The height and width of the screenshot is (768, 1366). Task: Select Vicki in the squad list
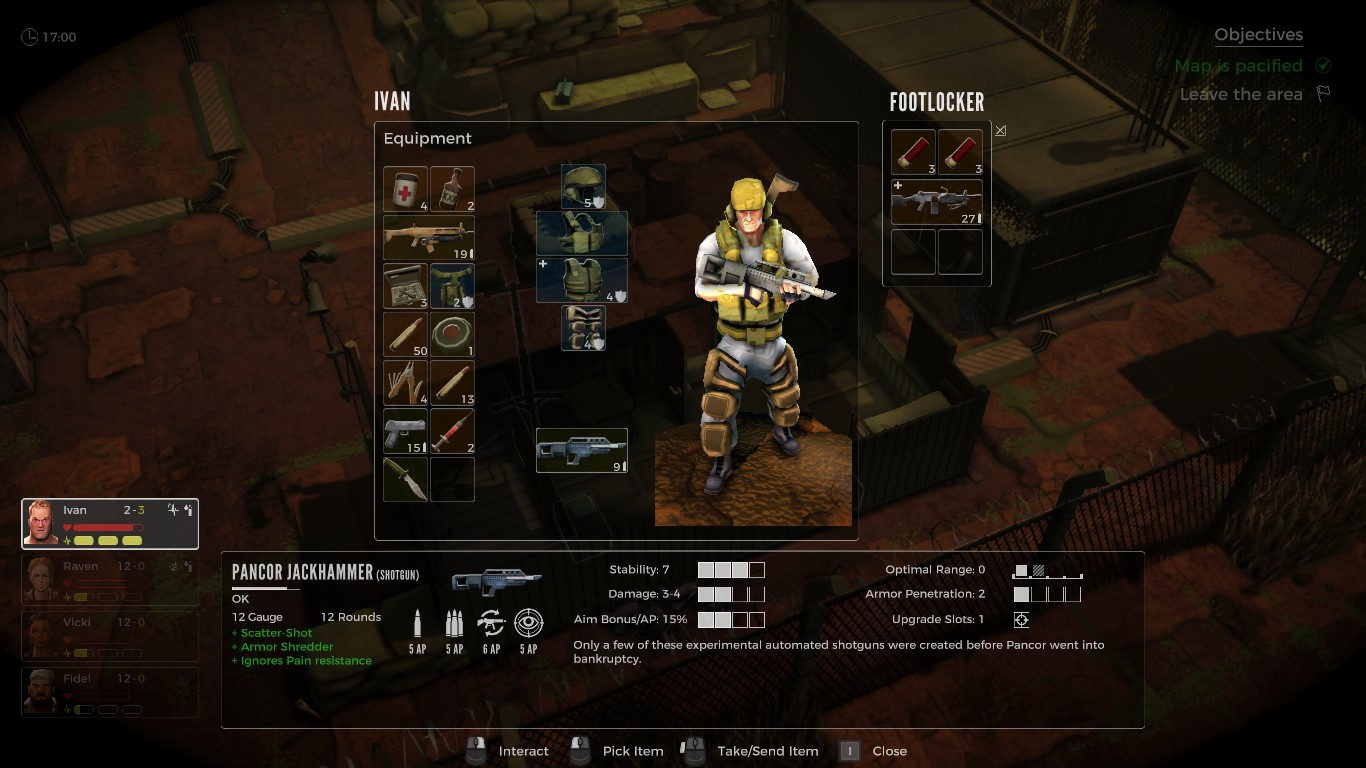110,636
